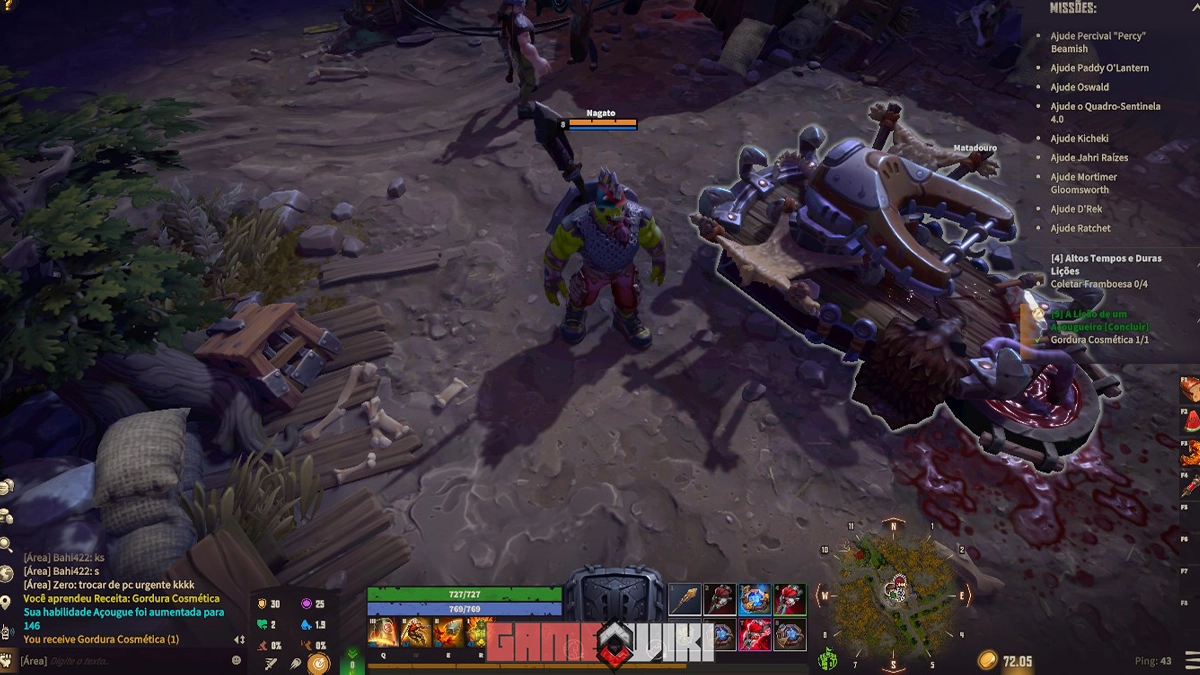The image size is (1200, 675).
Task: Click the green faction emblem by minimap
Action: 828,658
